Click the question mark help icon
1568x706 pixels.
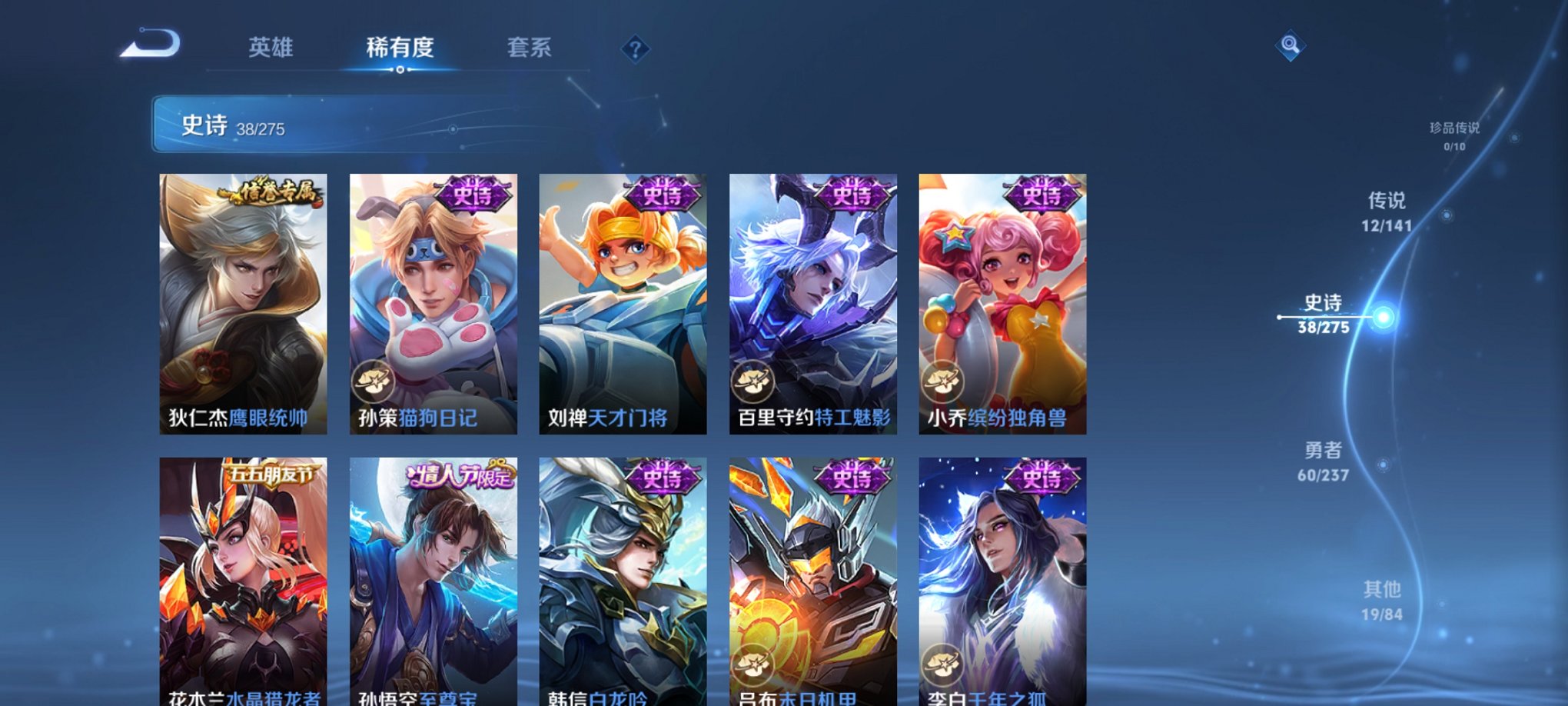(635, 48)
